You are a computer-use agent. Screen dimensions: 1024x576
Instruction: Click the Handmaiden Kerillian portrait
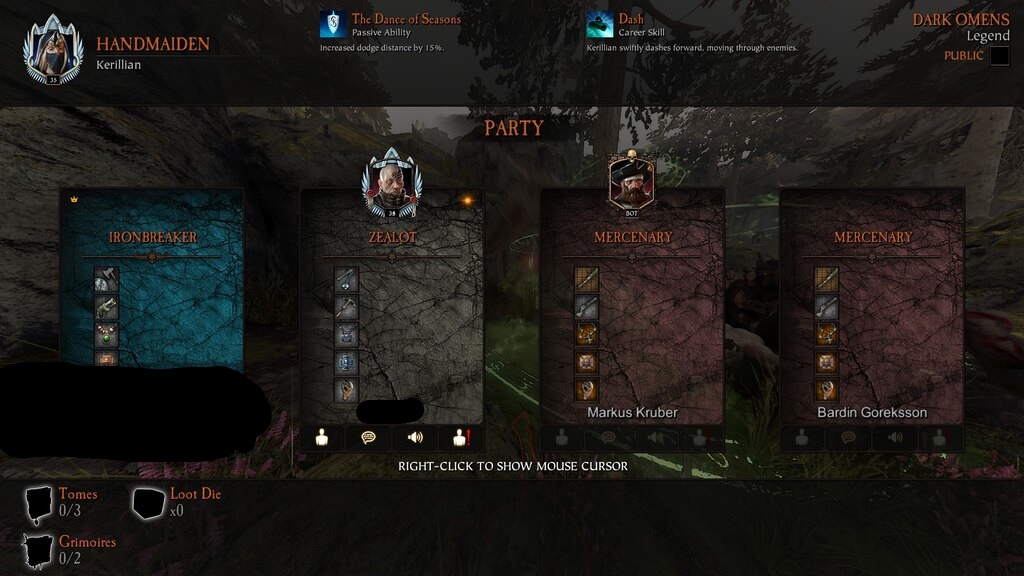pyautogui.click(x=48, y=50)
